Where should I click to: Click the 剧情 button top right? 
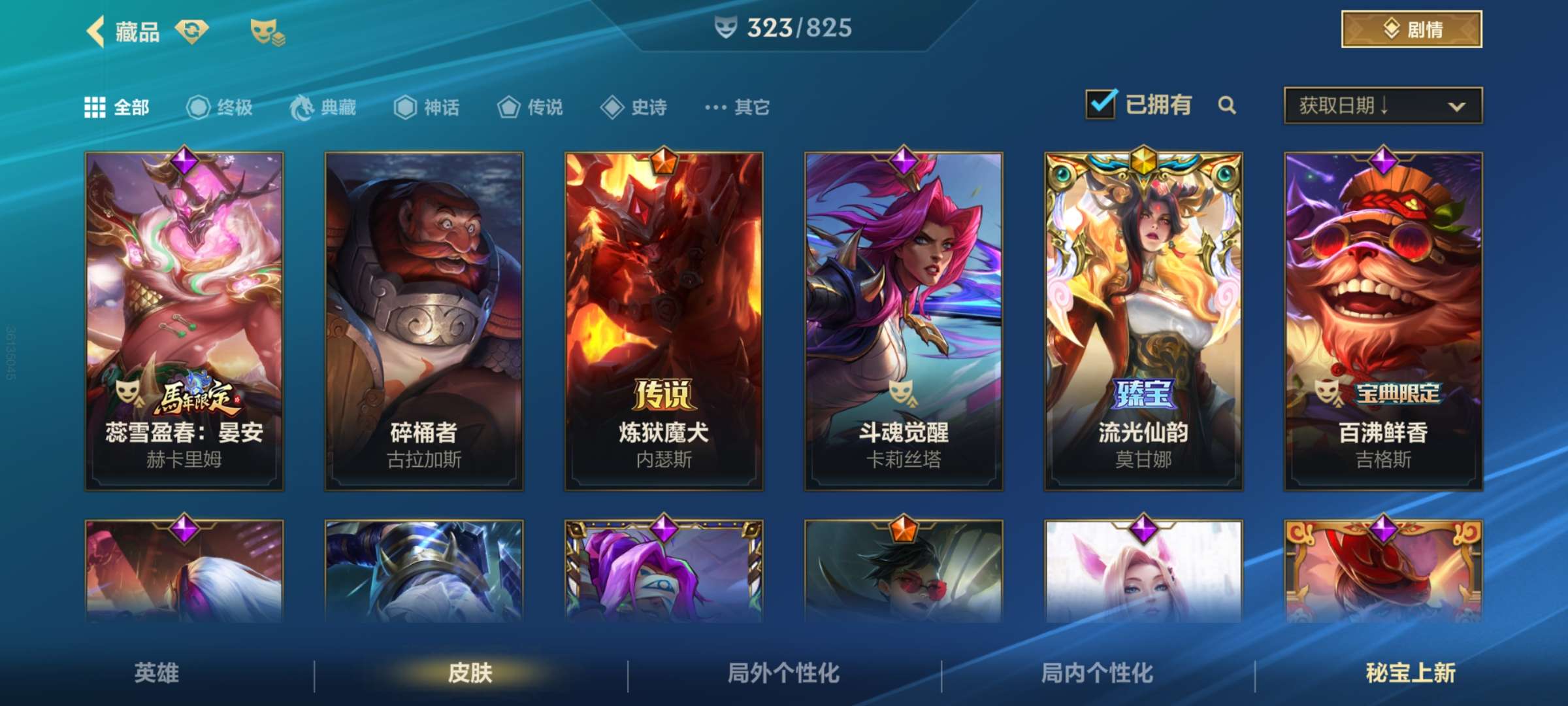pyautogui.click(x=1410, y=29)
